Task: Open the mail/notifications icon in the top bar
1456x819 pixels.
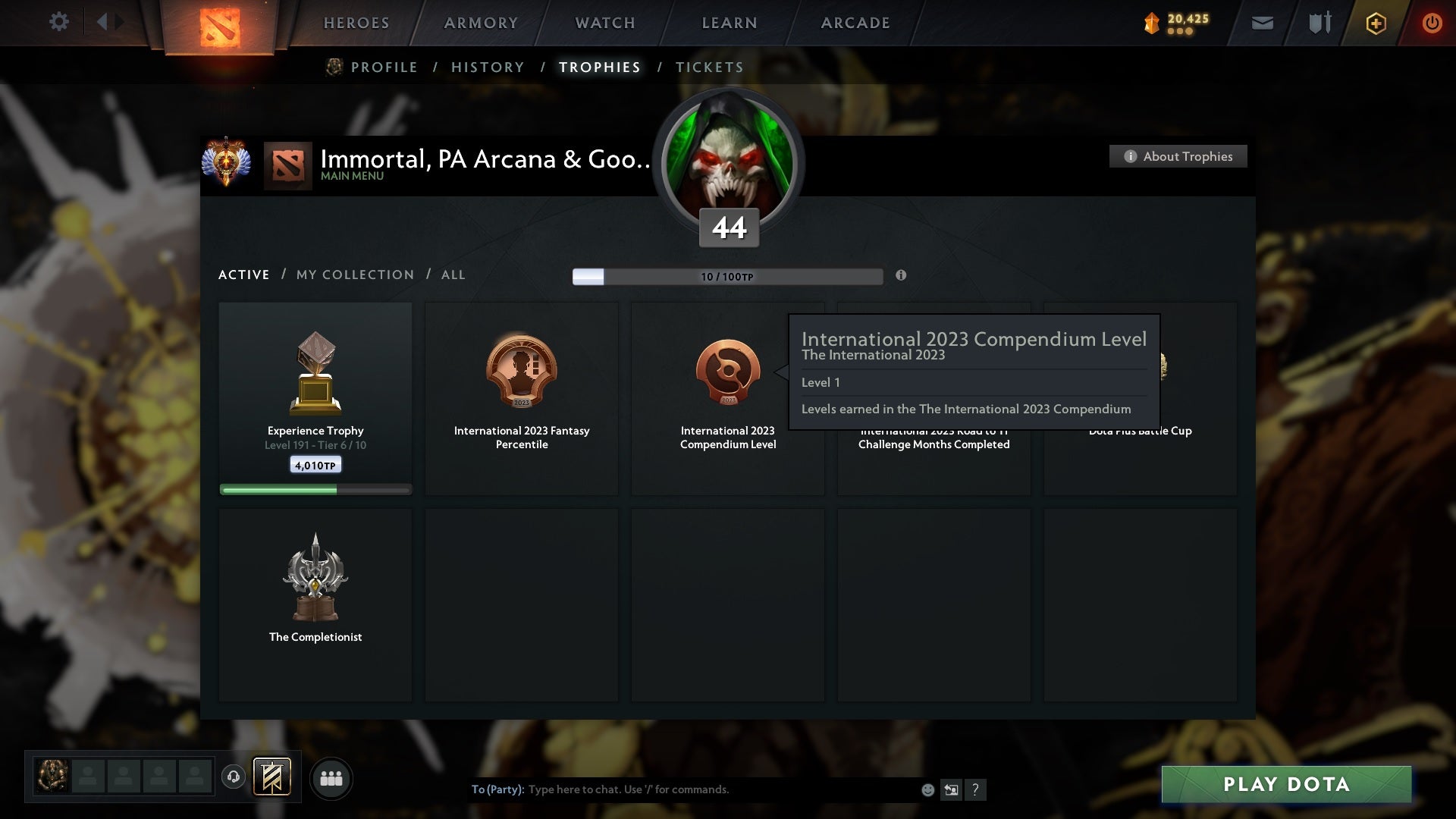Action: [1263, 23]
